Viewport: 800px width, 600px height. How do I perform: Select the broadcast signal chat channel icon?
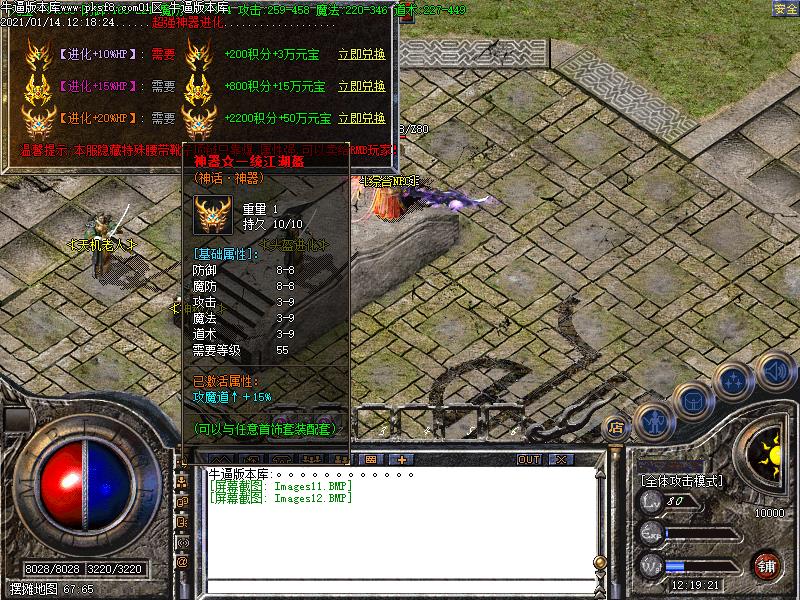pyautogui.click(x=182, y=545)
